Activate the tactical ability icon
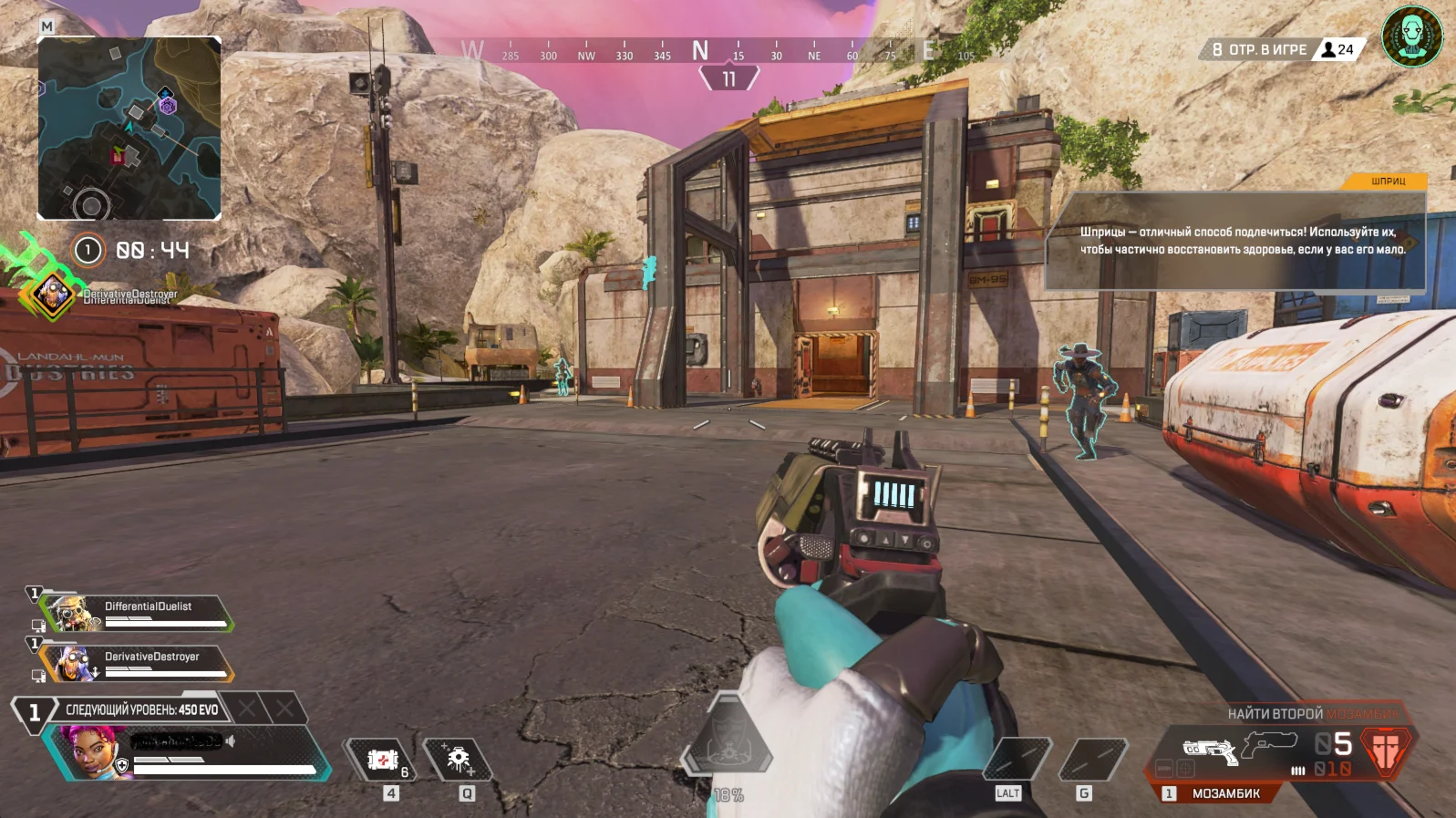Screen dimensions: 1456x818 [458, 759]
